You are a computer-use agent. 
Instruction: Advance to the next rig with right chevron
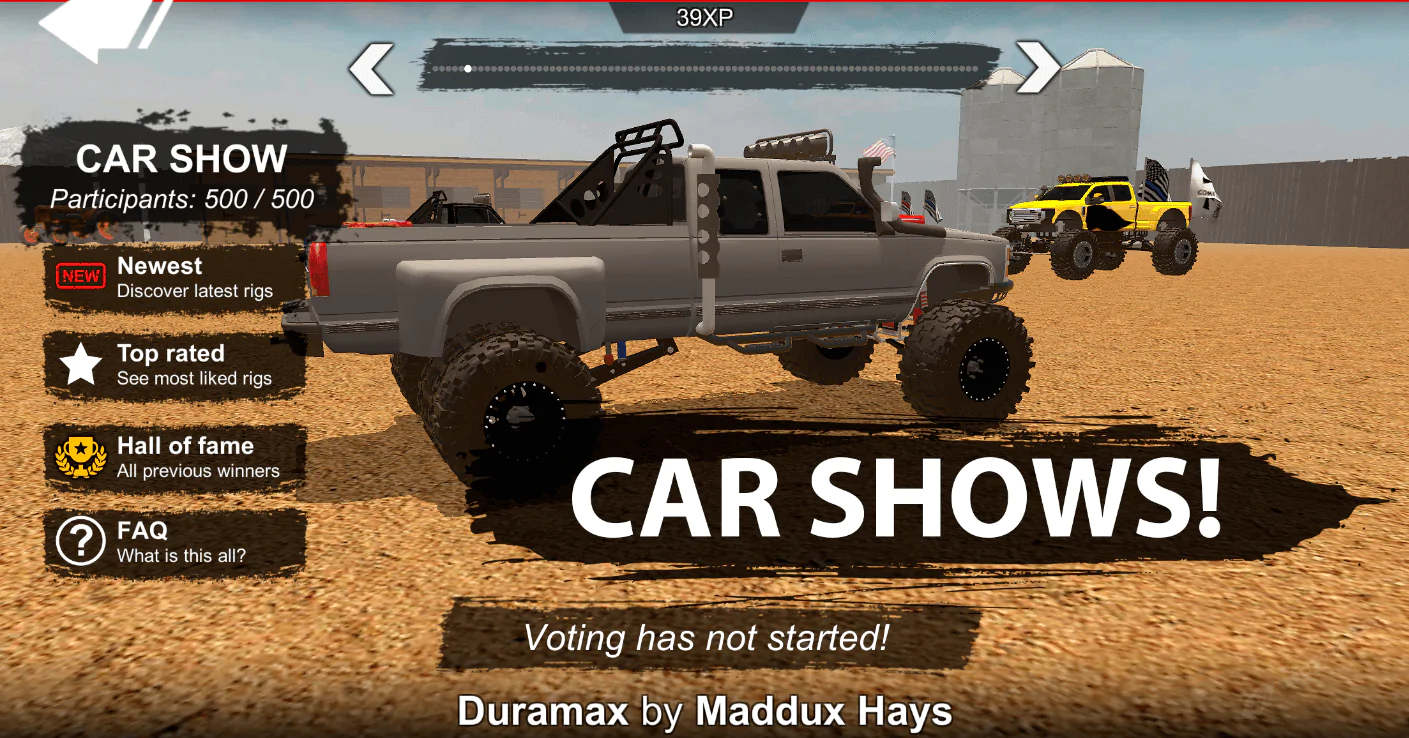click(x=1038, y=68)
